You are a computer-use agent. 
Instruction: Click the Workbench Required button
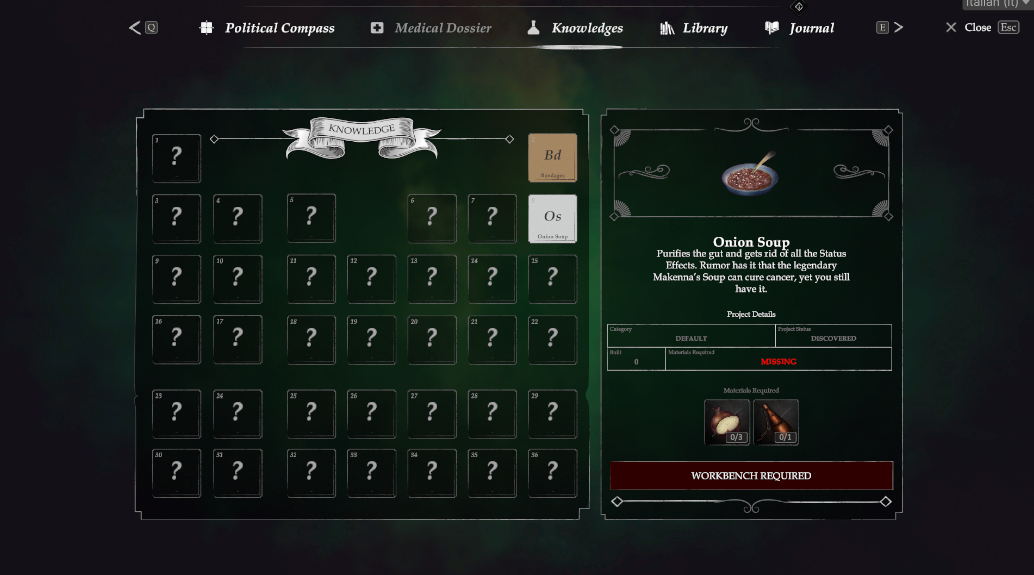(751, 476)
